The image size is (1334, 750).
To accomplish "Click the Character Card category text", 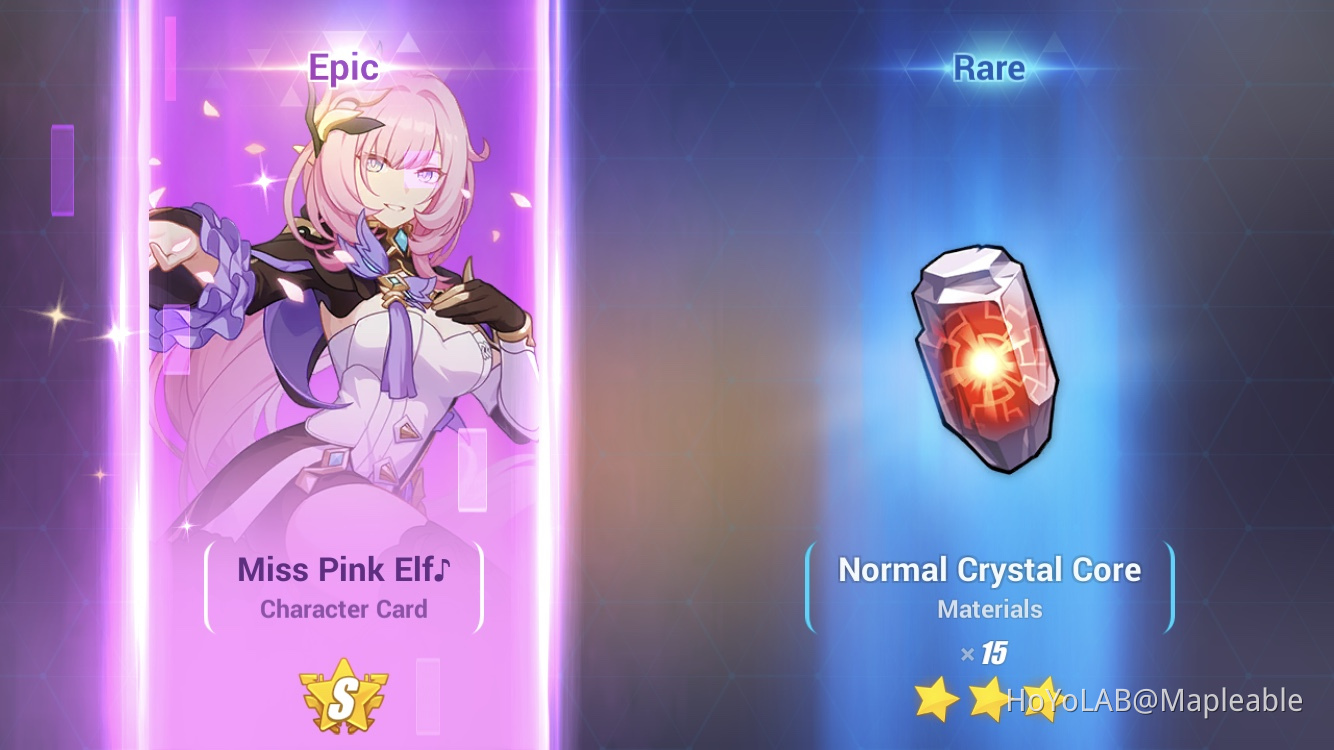I will coord(345,609).
